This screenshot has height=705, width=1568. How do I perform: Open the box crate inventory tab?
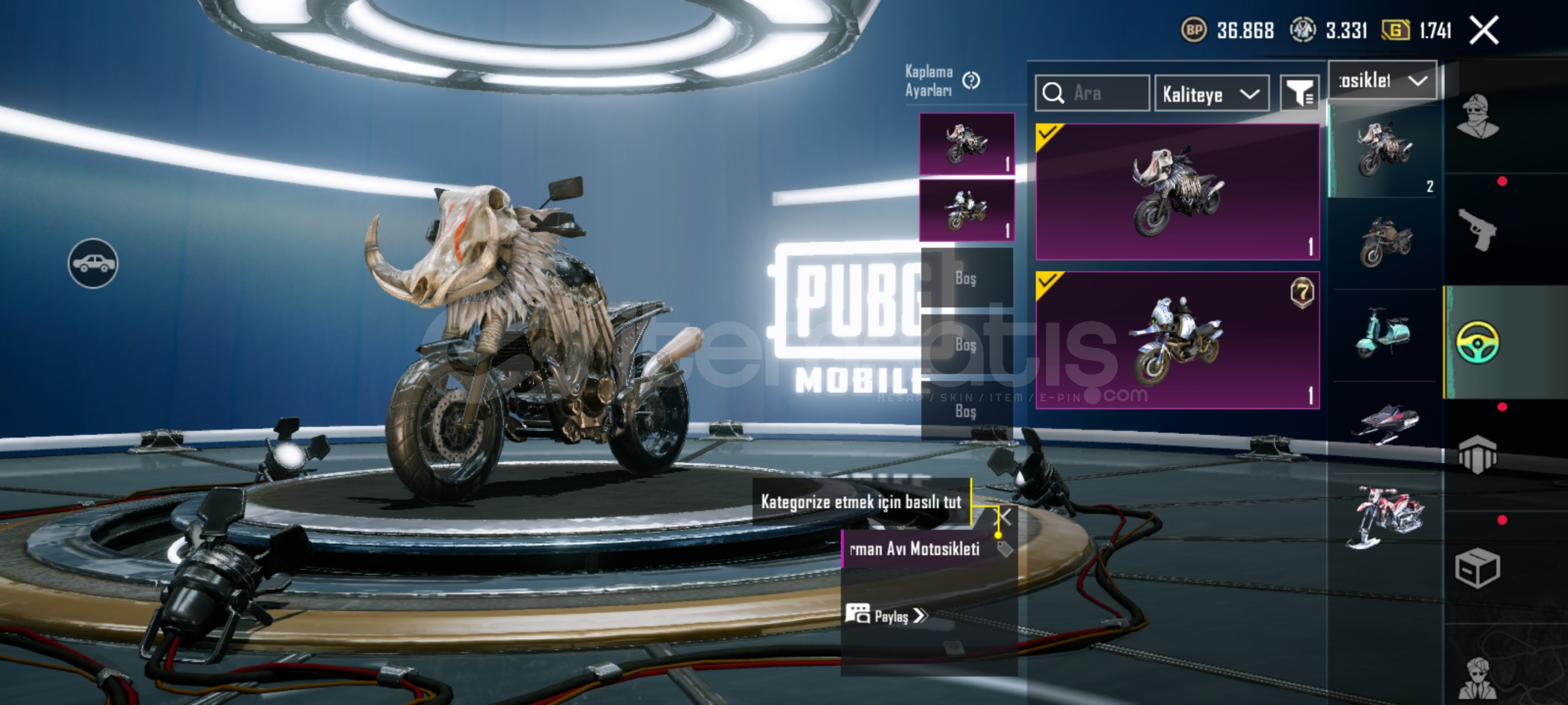(1477, 568)
